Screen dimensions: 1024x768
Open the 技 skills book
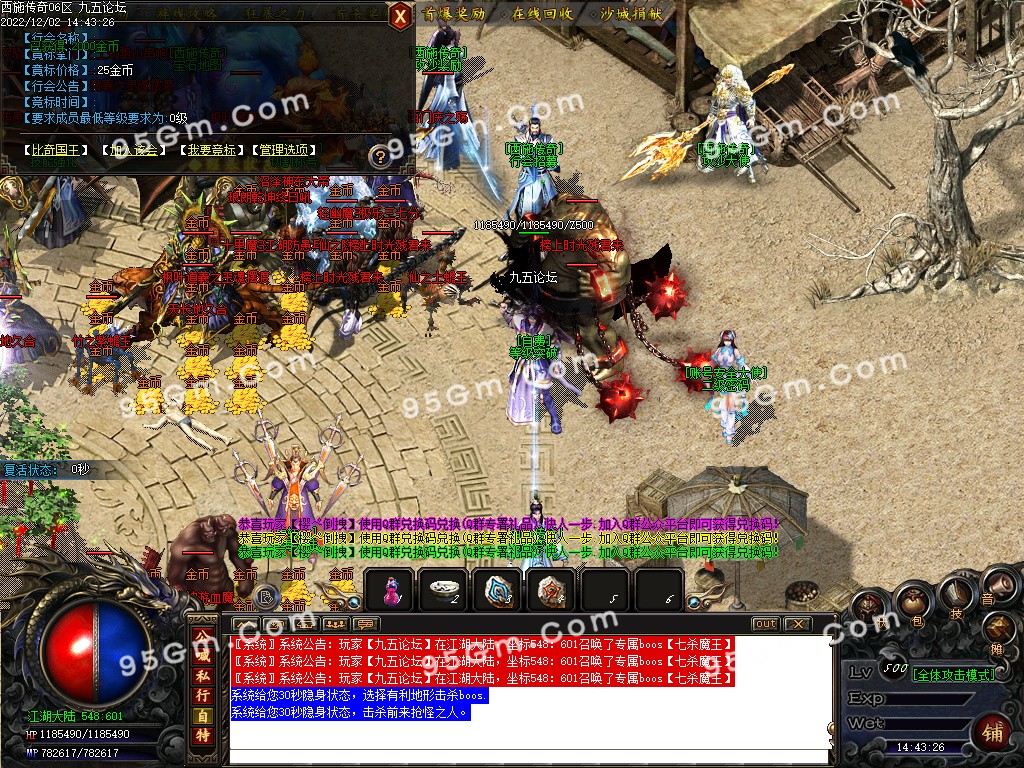pyautogui.click(x=955, y=593)
